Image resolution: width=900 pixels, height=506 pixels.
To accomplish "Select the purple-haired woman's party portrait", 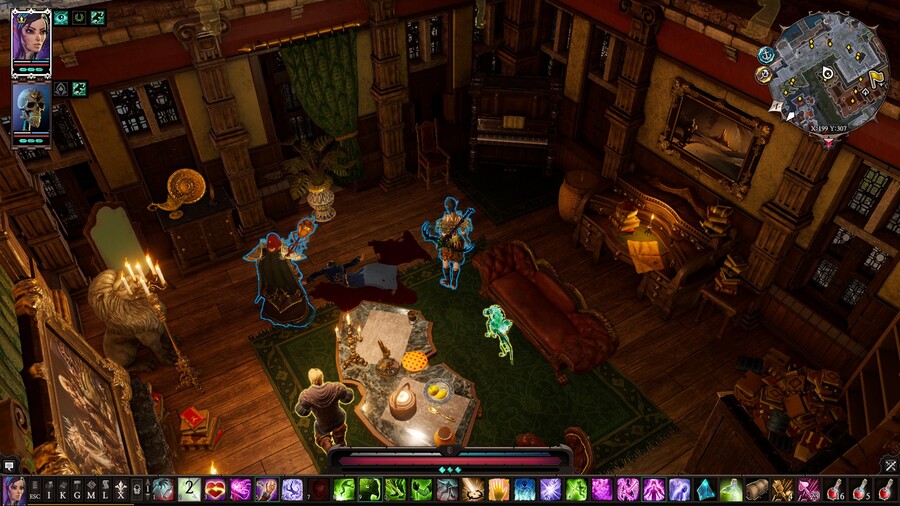I will tap(31, 42).
